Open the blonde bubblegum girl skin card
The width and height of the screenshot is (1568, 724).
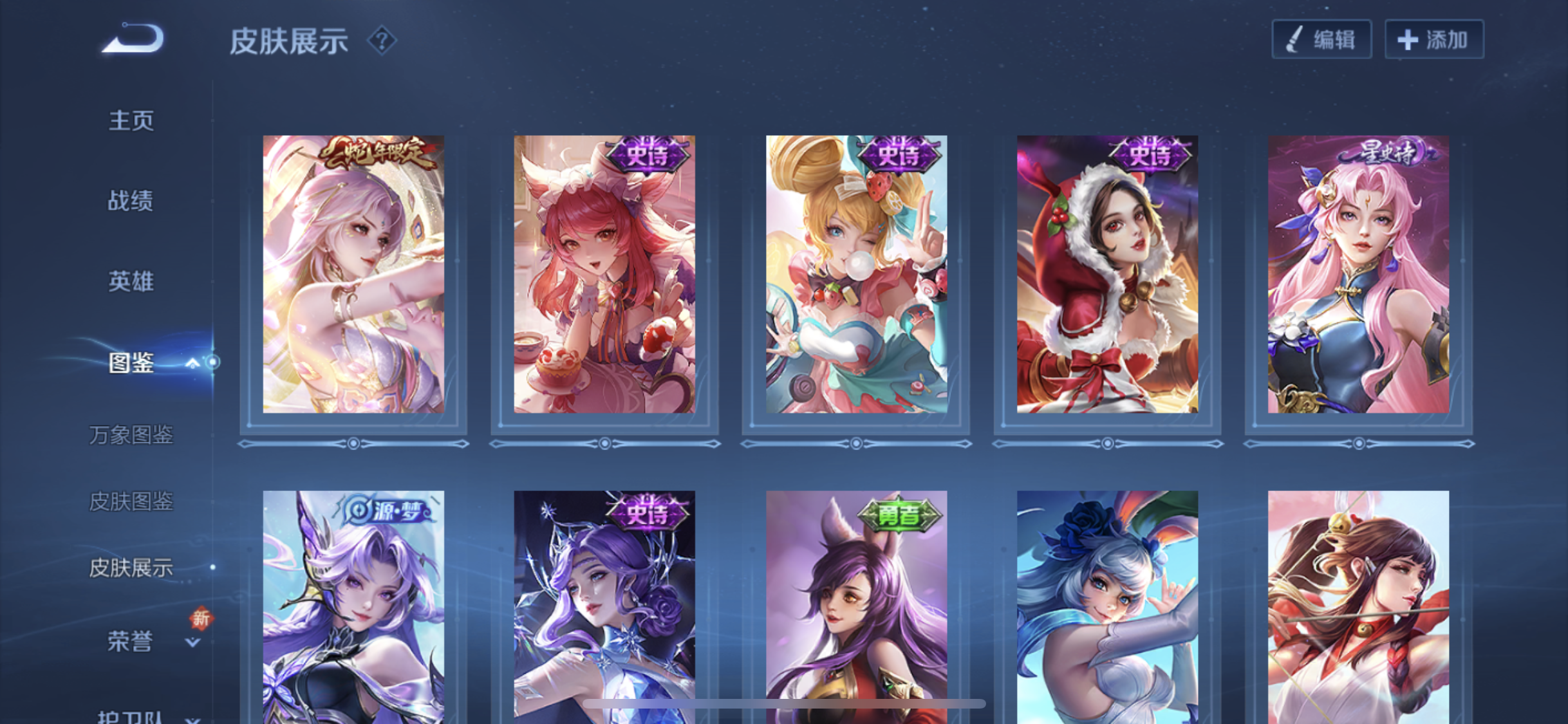click(x=856, y=274)
